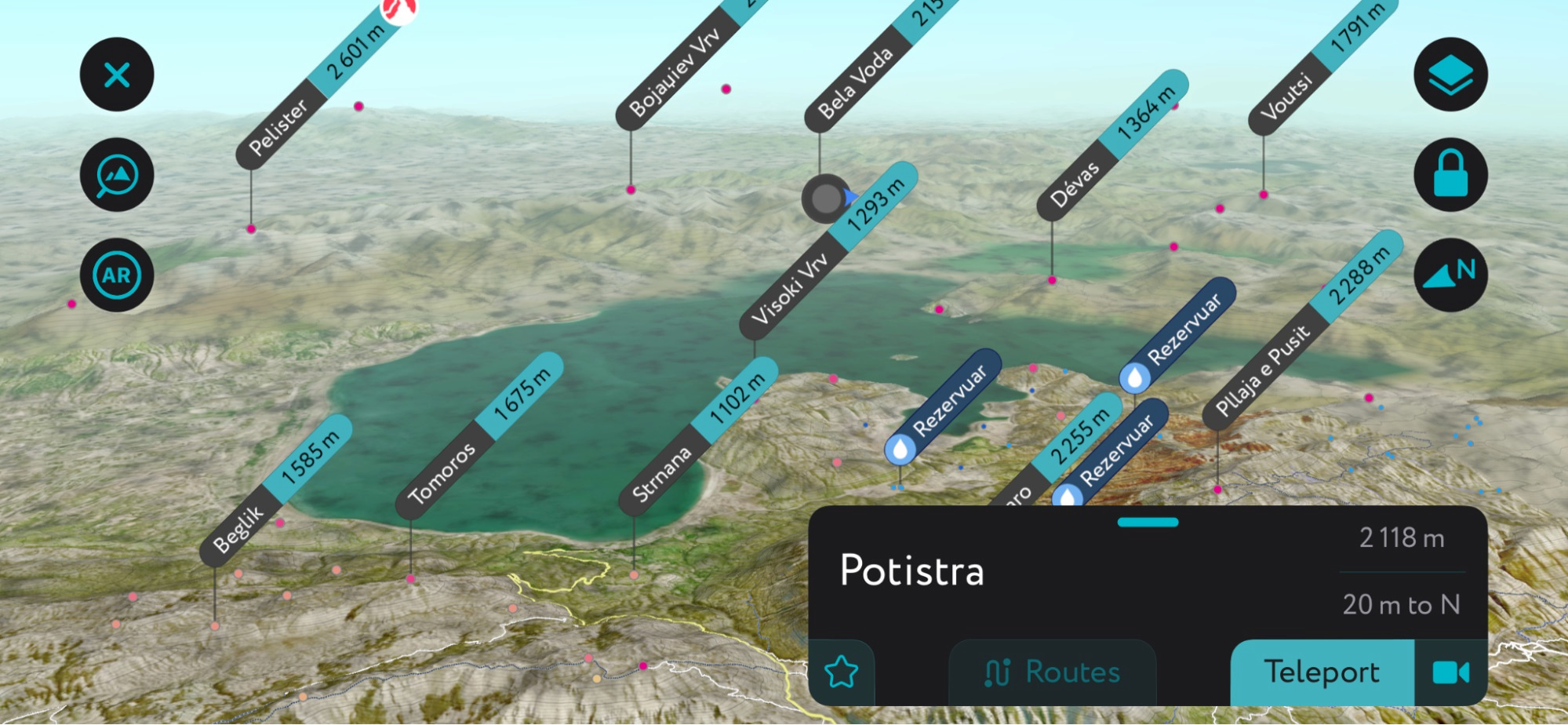Screen dimensions: 1568x725
Task: Open the peak finder search tool
Action: (116, 174)
